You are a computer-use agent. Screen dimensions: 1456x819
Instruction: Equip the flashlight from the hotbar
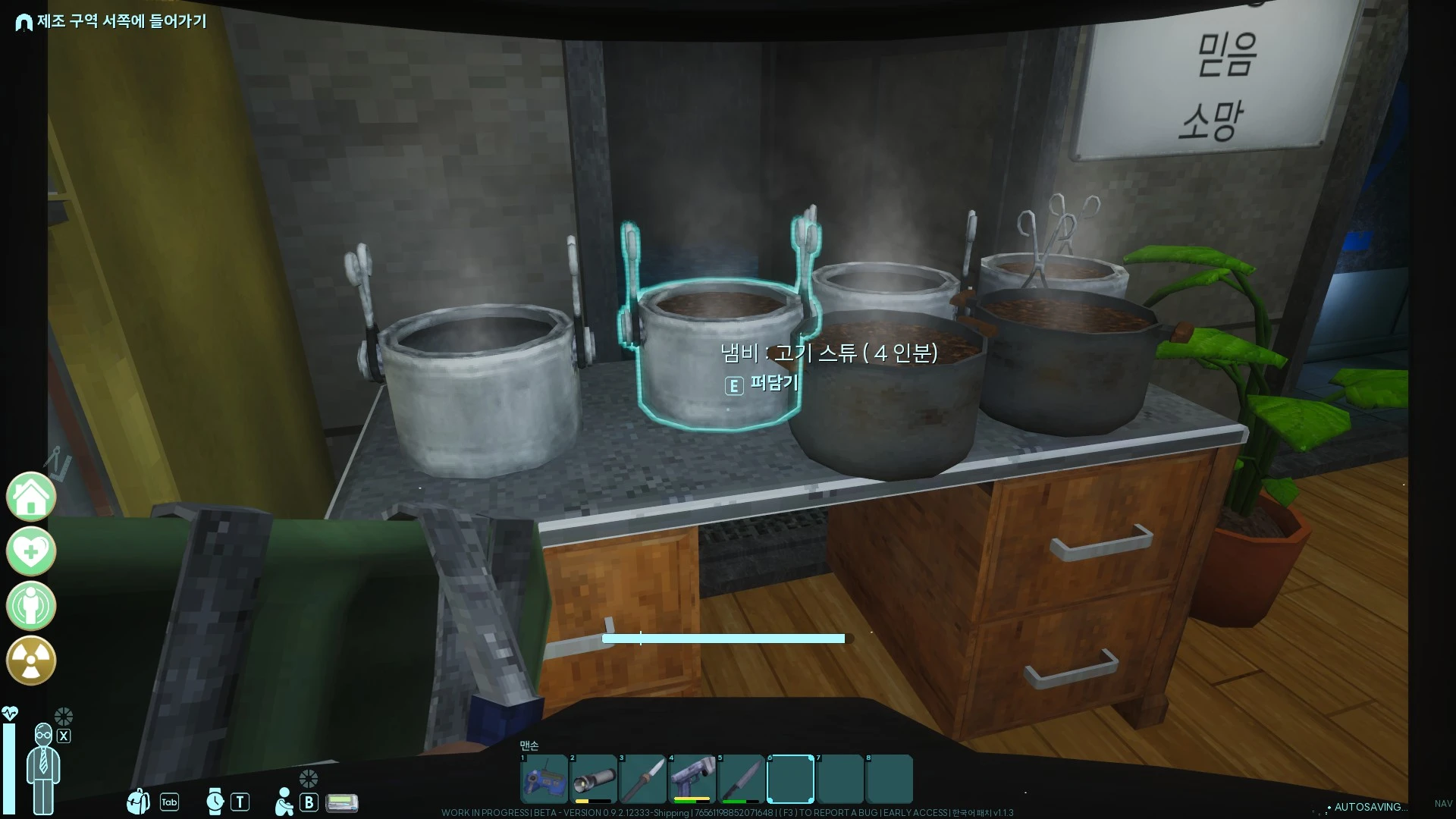[593, 779]
